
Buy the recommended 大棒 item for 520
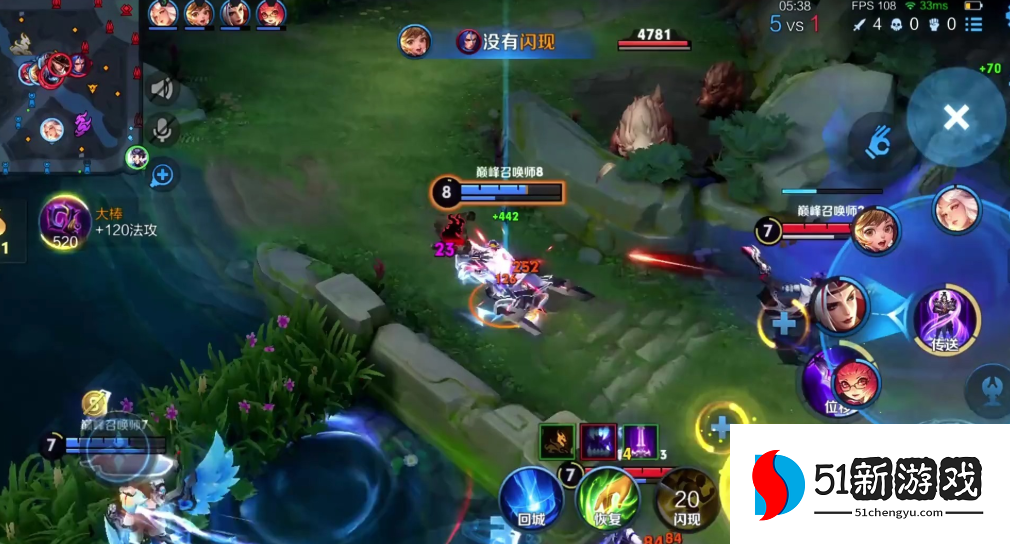(x=64, y=221)
